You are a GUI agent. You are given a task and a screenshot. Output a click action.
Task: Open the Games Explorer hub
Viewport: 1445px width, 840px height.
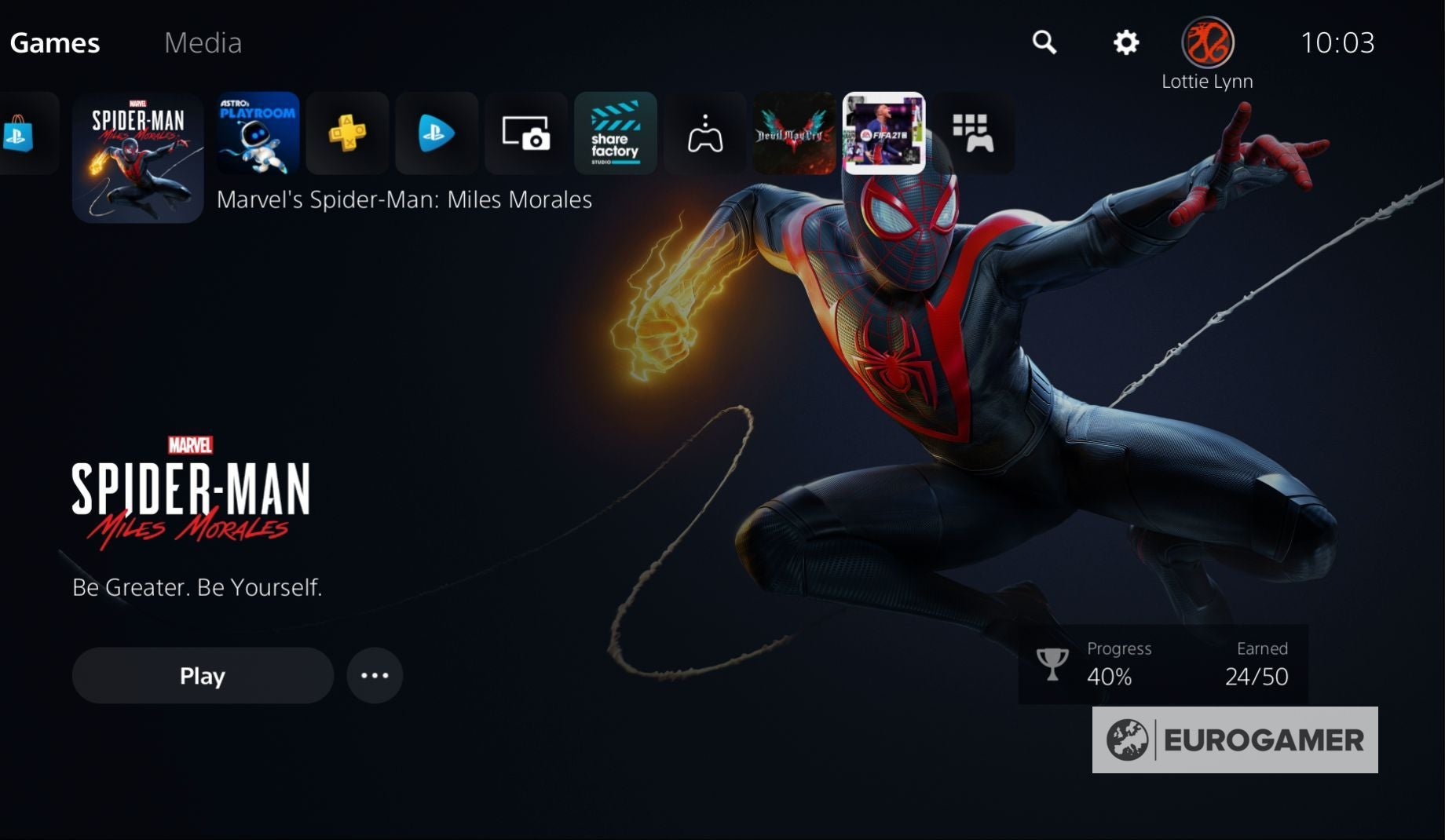coord(704,133)
